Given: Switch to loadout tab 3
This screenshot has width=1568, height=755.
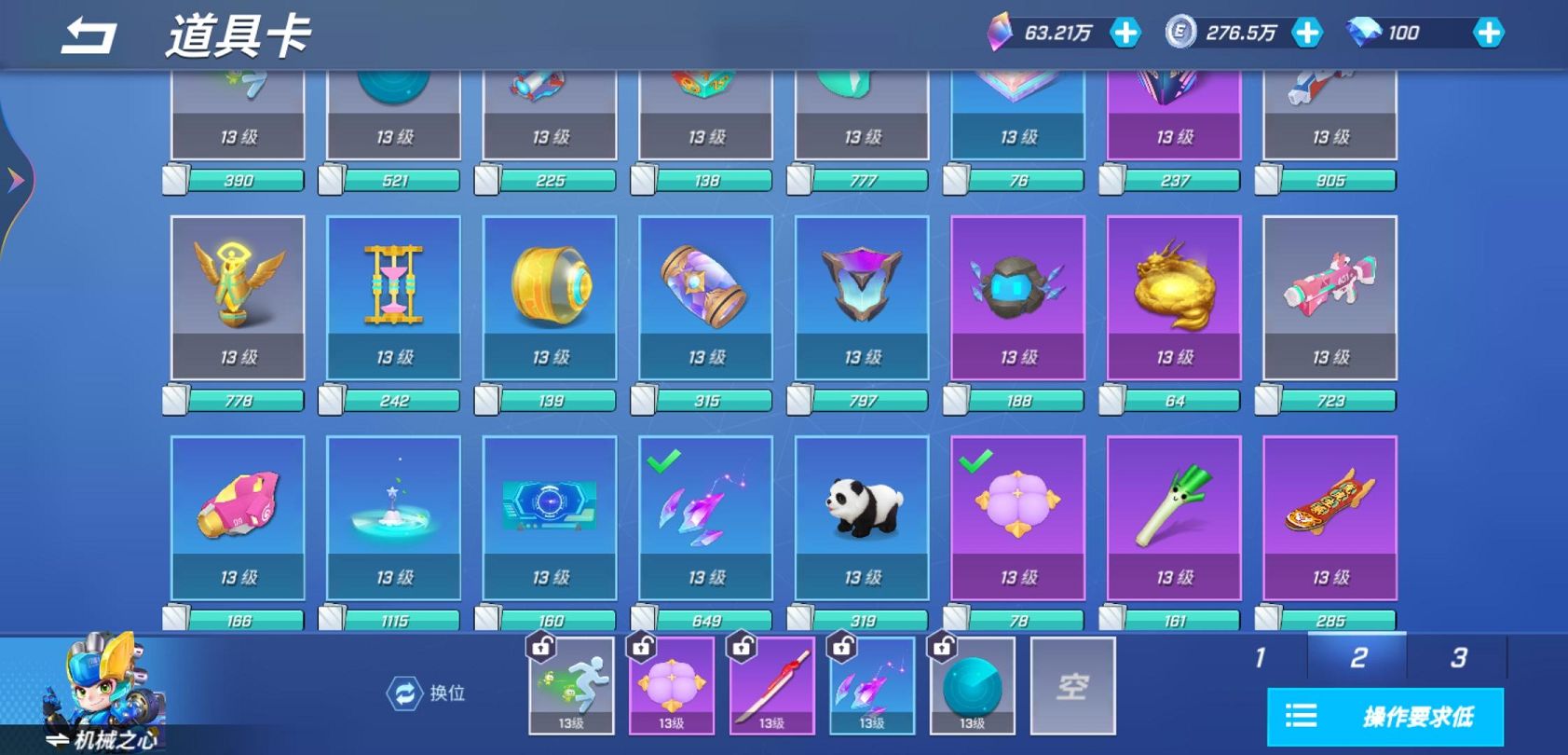Looking at the screenshot, I should click(1458, 658).
